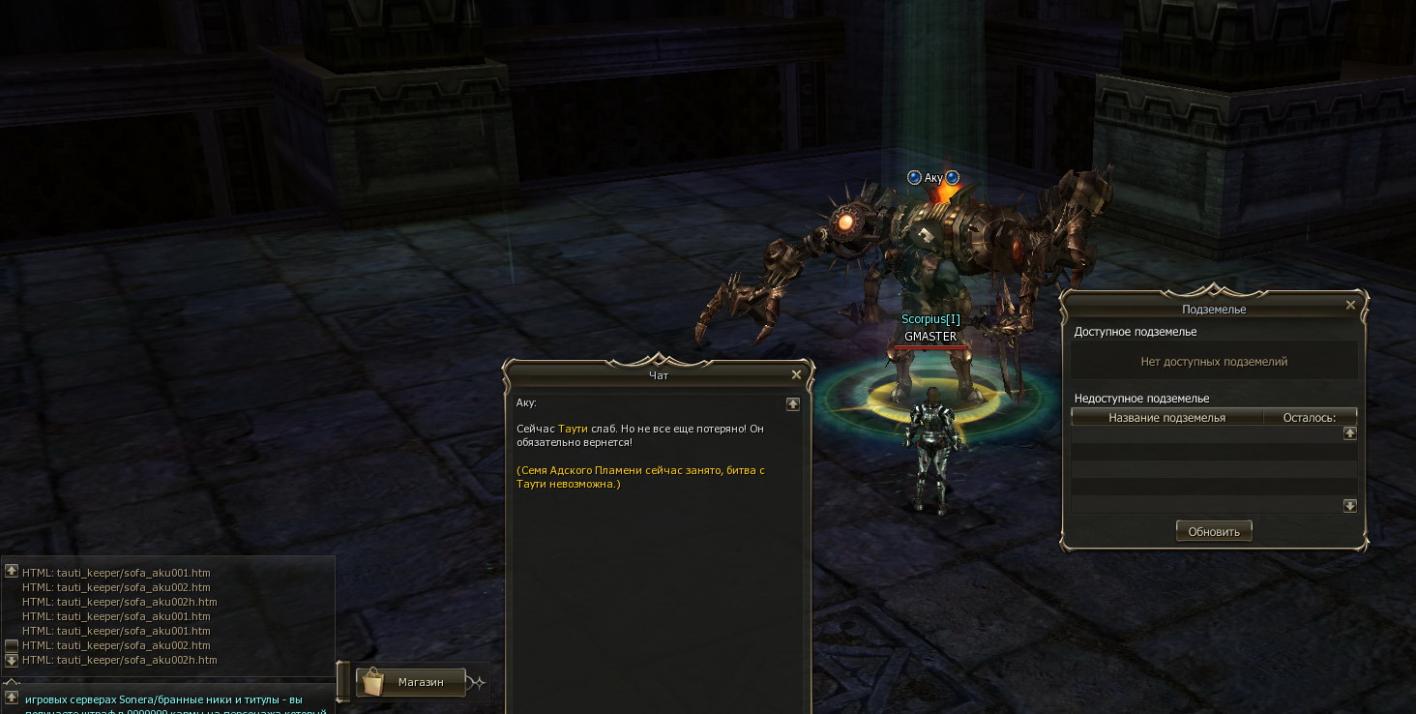The image size is (1416, 714).
Task: Click the HTML log's bottom scroll arrow
Action: coord(12,660)
